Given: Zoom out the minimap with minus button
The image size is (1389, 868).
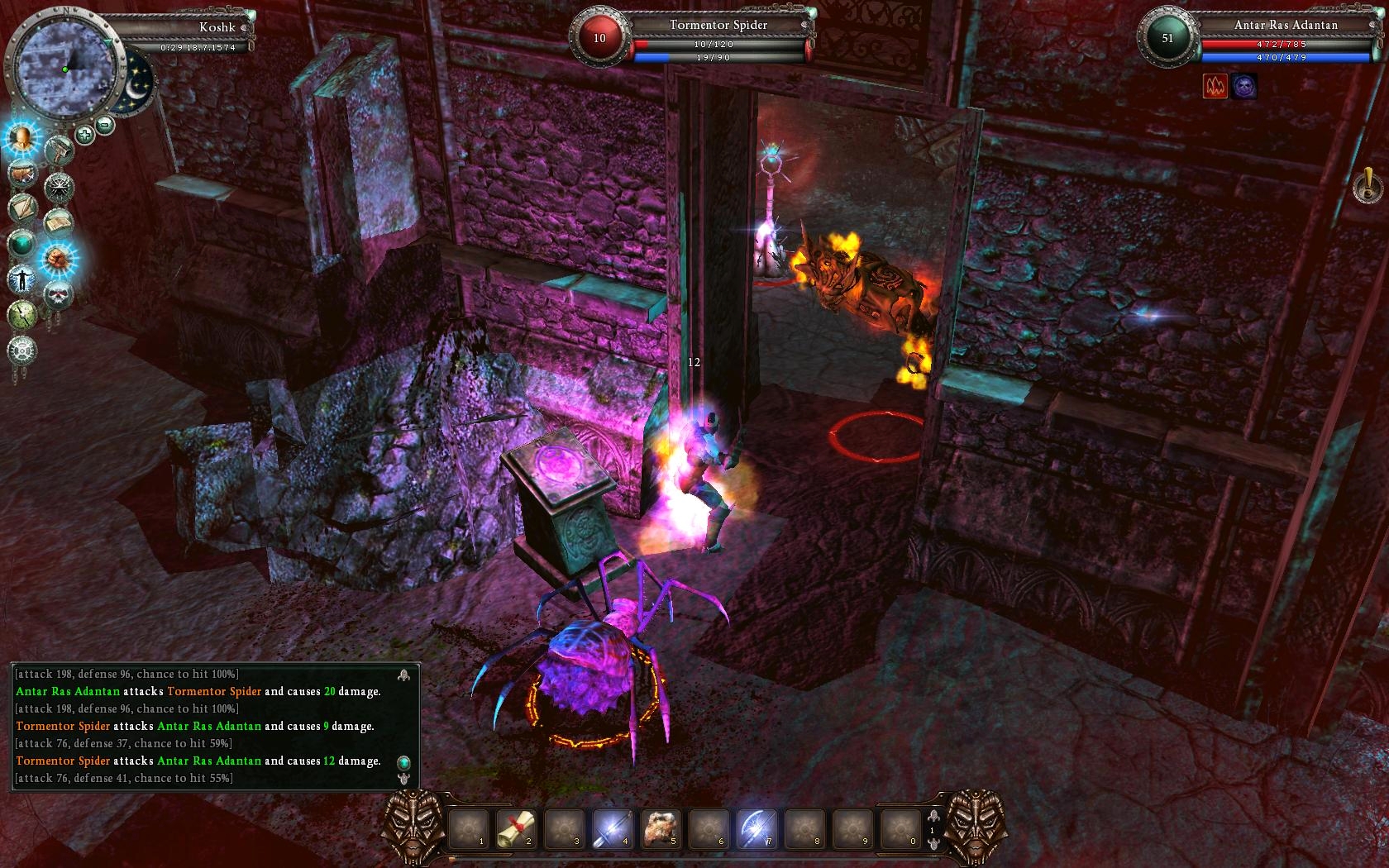Looking at the screenshot, I should pyautogui.click(x=105, y=125).
